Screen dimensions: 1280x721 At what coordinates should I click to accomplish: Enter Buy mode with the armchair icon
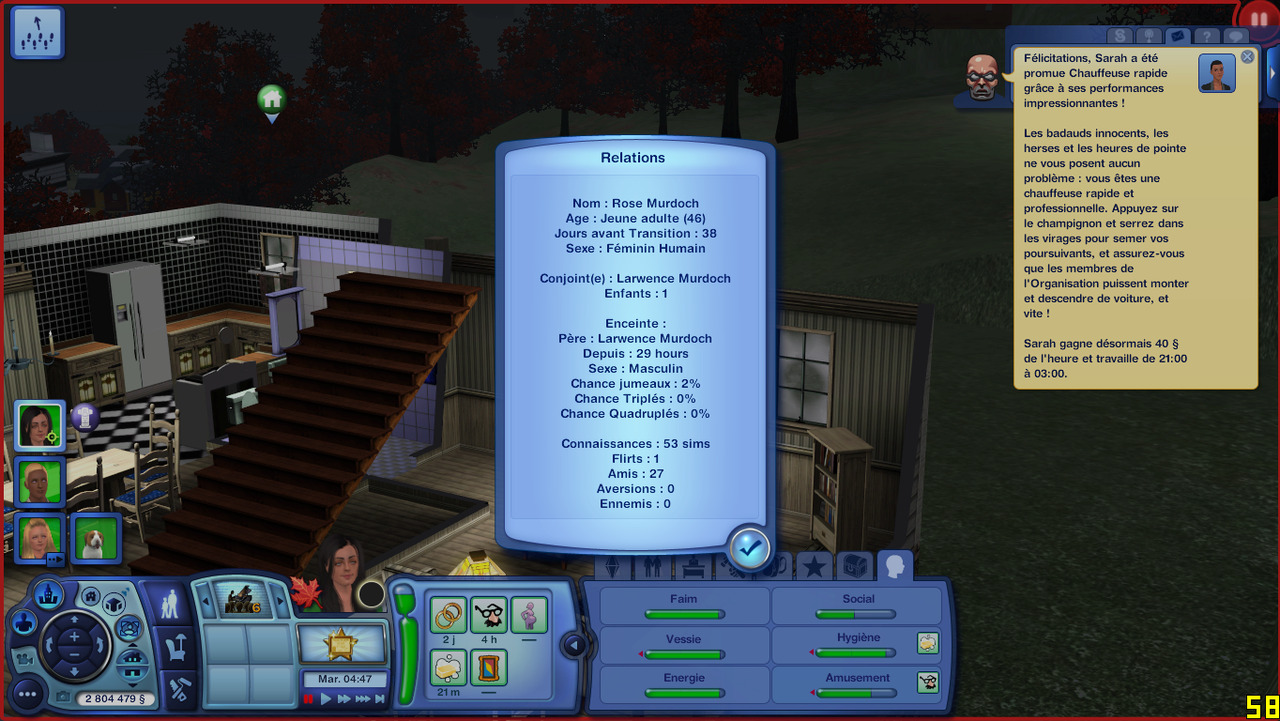[180, 648]
